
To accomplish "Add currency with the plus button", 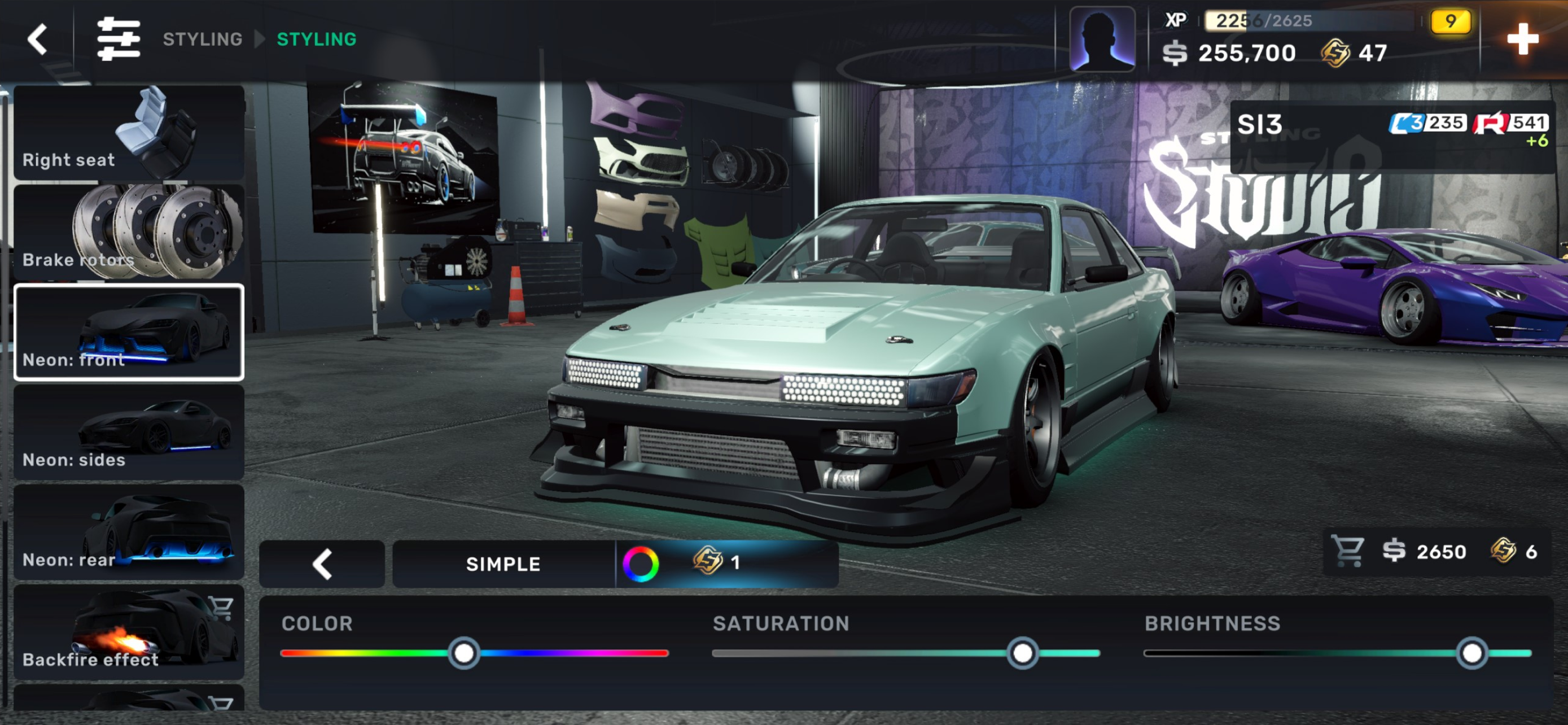I will tap(1522, 40).
